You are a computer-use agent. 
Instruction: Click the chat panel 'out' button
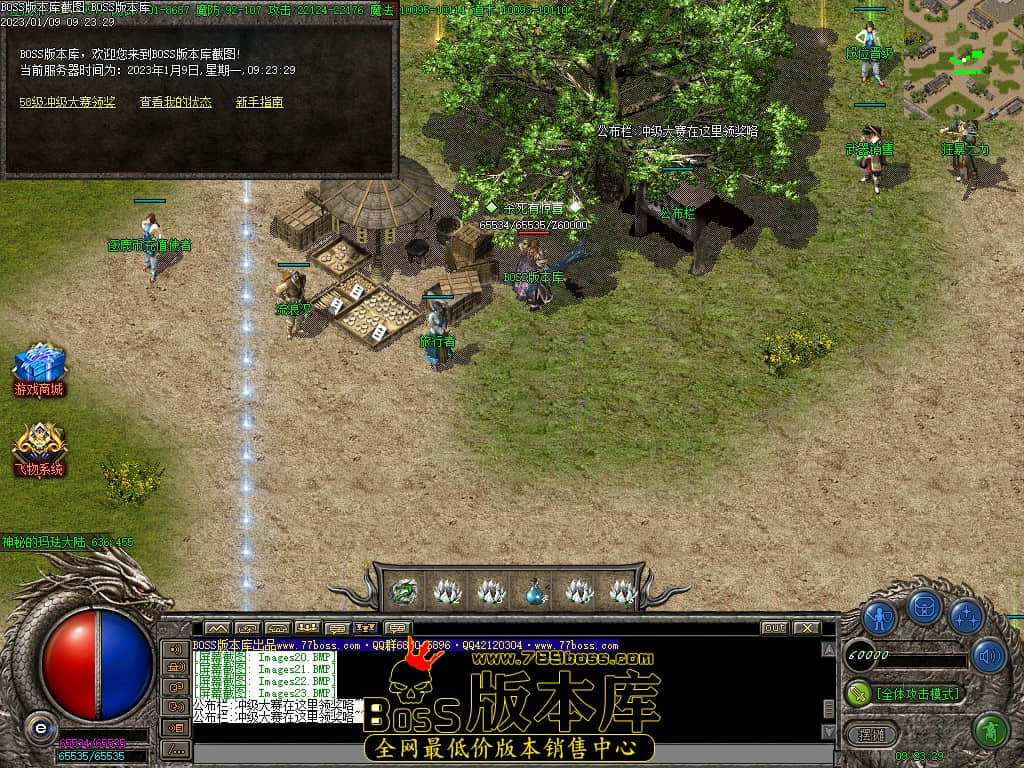point(774,628)
